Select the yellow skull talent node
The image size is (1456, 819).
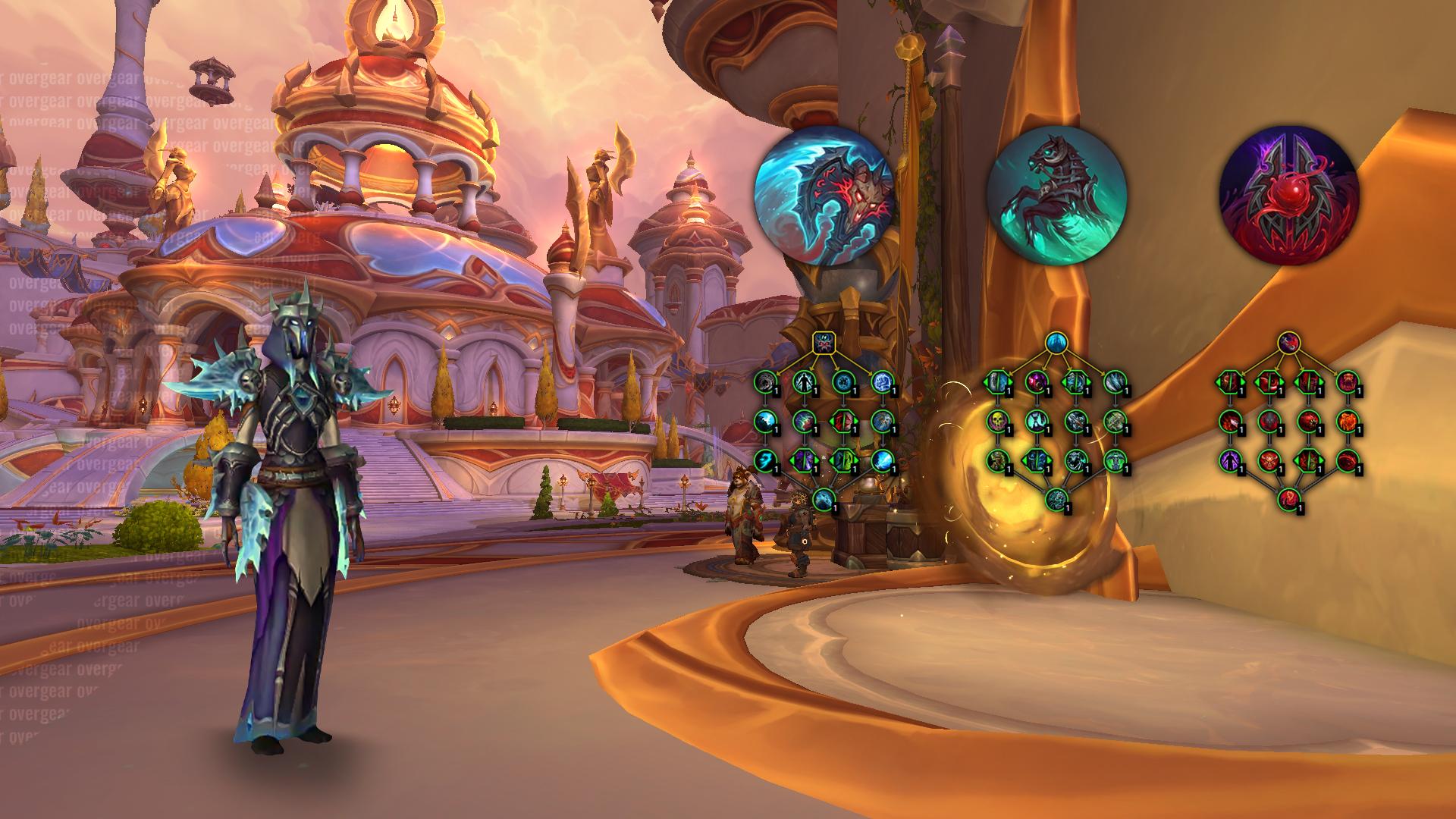(996, 420)
